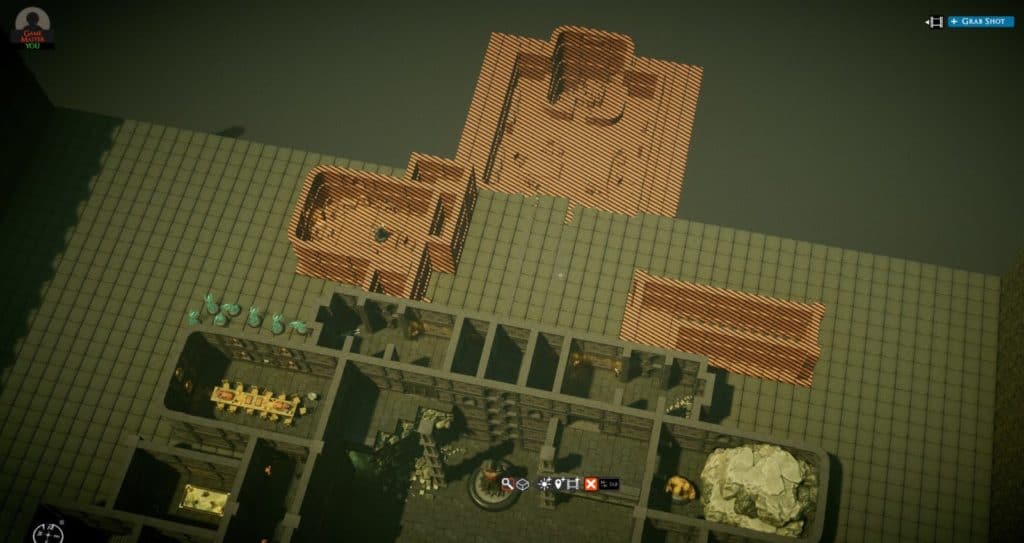This screenshot has width=1024, height=543.
Task: Select the map pin marker tool
Action: pos(558,484)
